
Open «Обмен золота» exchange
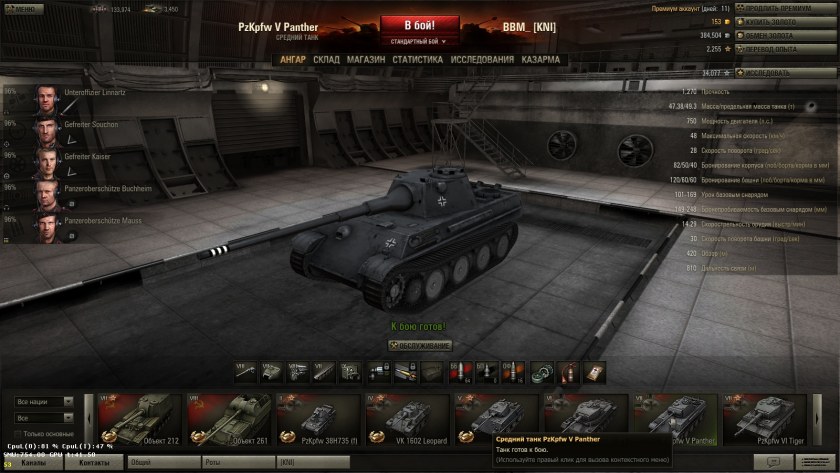pos(785,35)
